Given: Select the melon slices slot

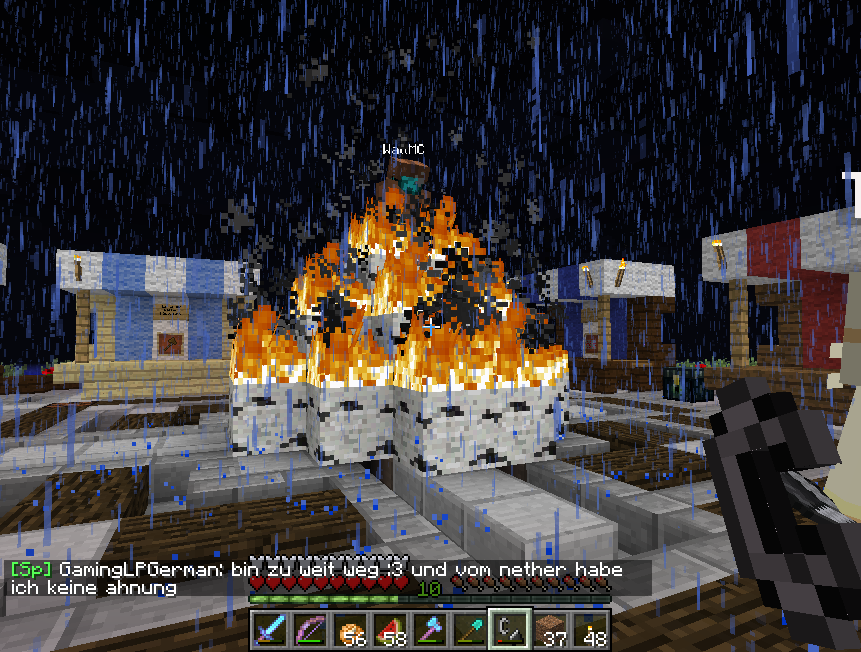Looking at the screenshot, I should click(x=390, y=630).
